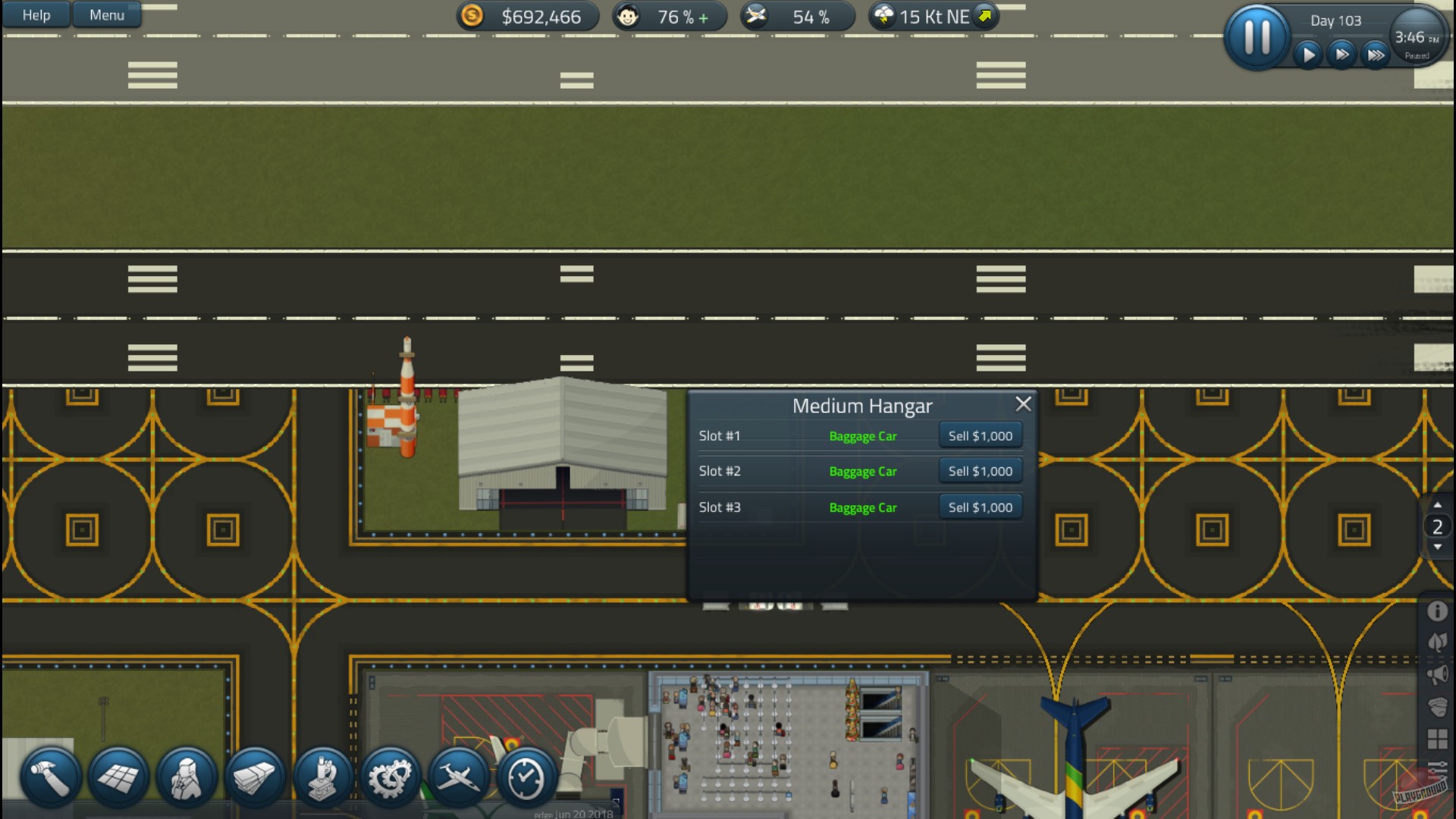Open marketing via the megaphone icon
This screenshot has width=1456, height=819.
[x=1437, y=675]
